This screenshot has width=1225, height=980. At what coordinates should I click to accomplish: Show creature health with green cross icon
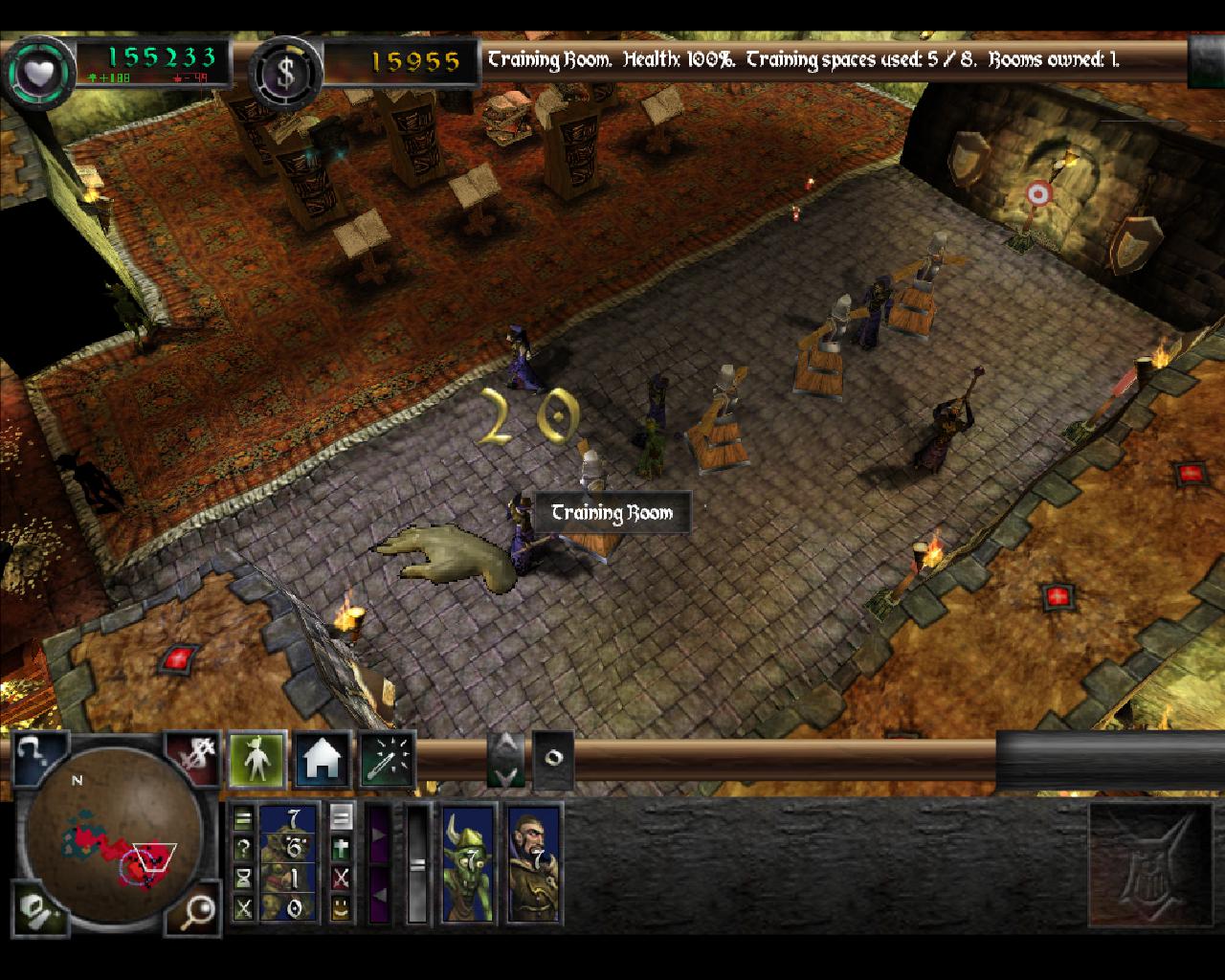coord(340,848)
